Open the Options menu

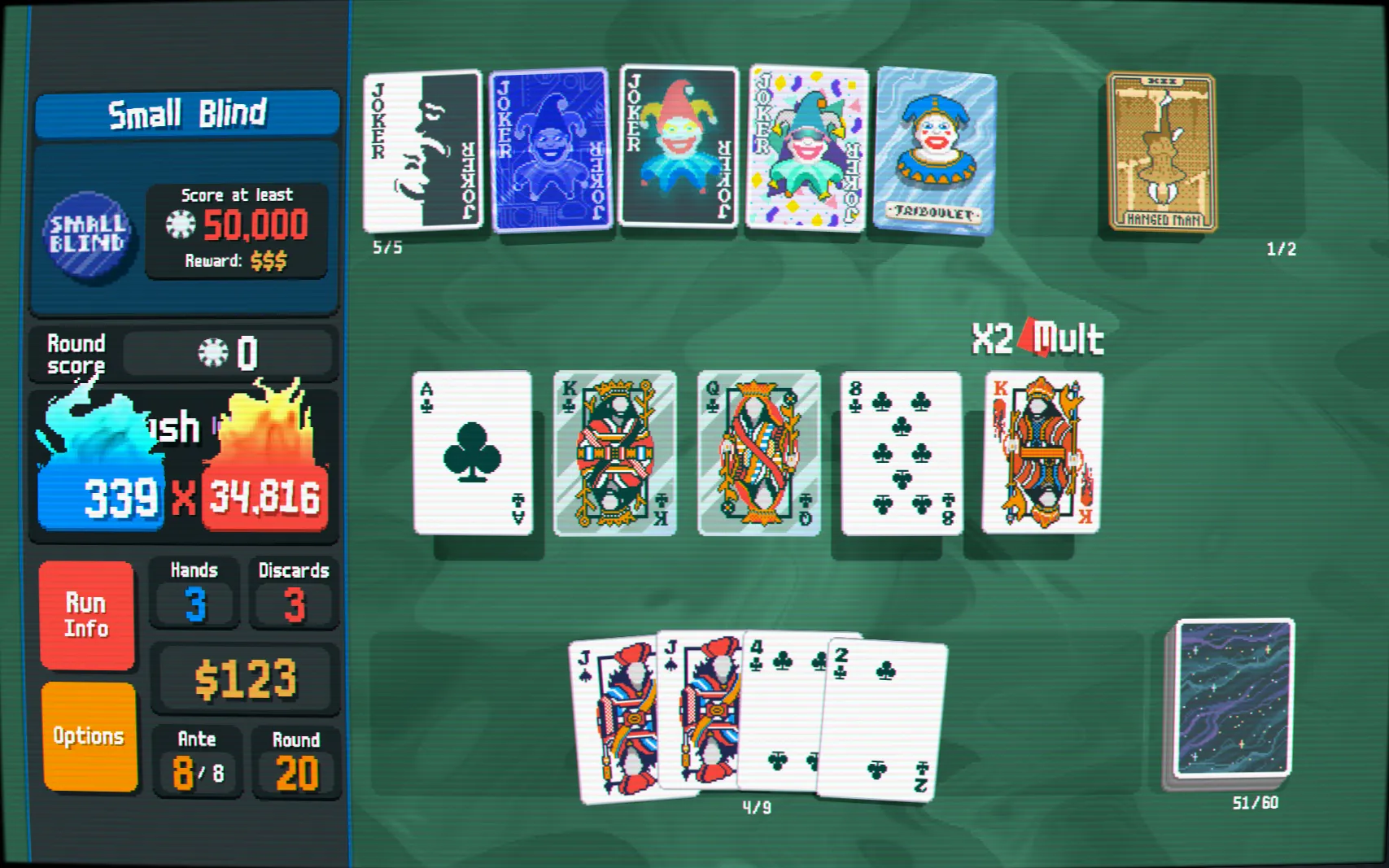coord(89,736)
